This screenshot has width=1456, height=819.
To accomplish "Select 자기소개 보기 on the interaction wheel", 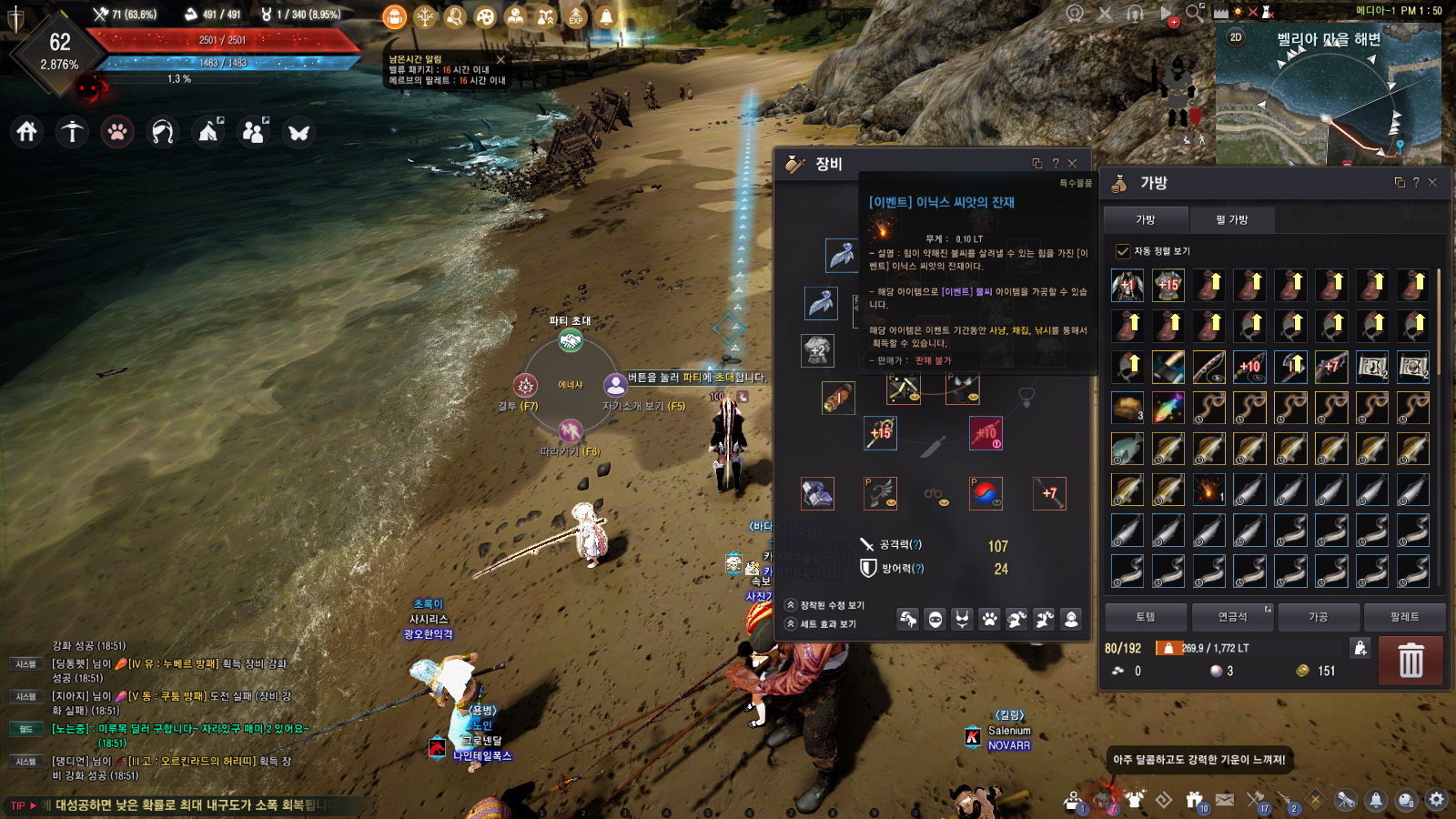I will tap(616, 386).
